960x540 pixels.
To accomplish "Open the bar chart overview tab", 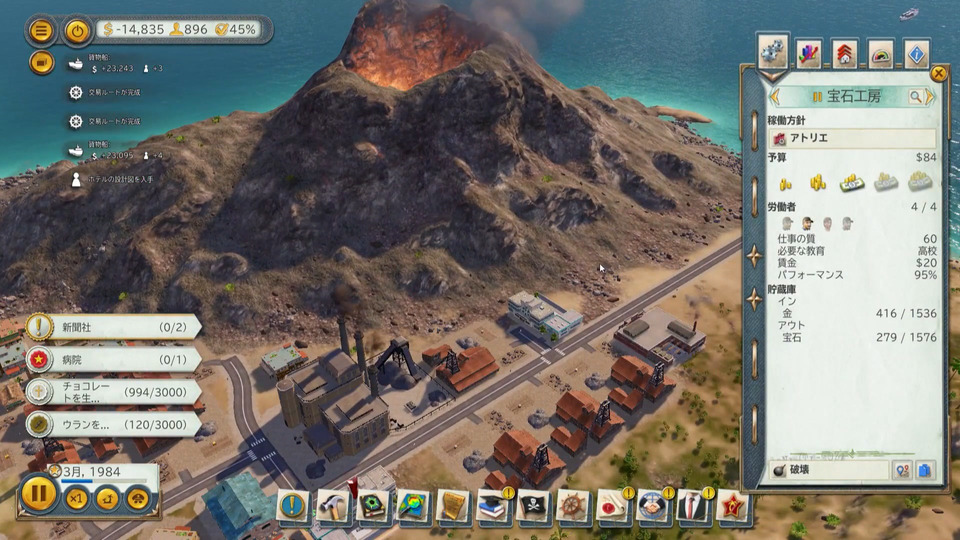I will [807, 53].
